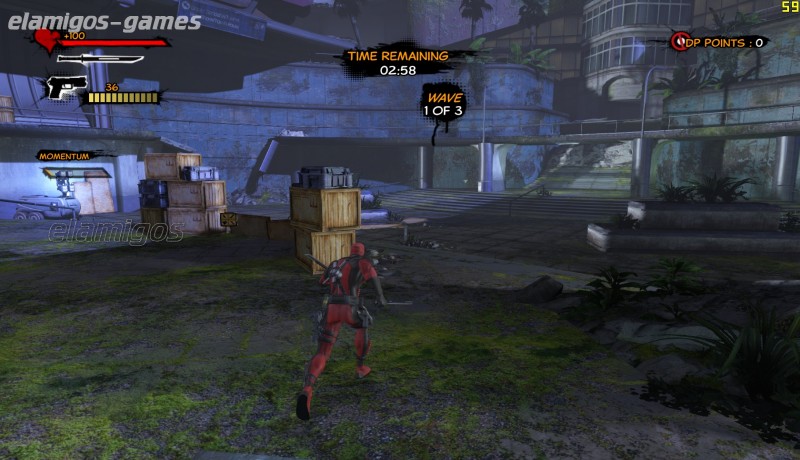
Task: Click the Momentum meter label
Action: click(64, 156)
